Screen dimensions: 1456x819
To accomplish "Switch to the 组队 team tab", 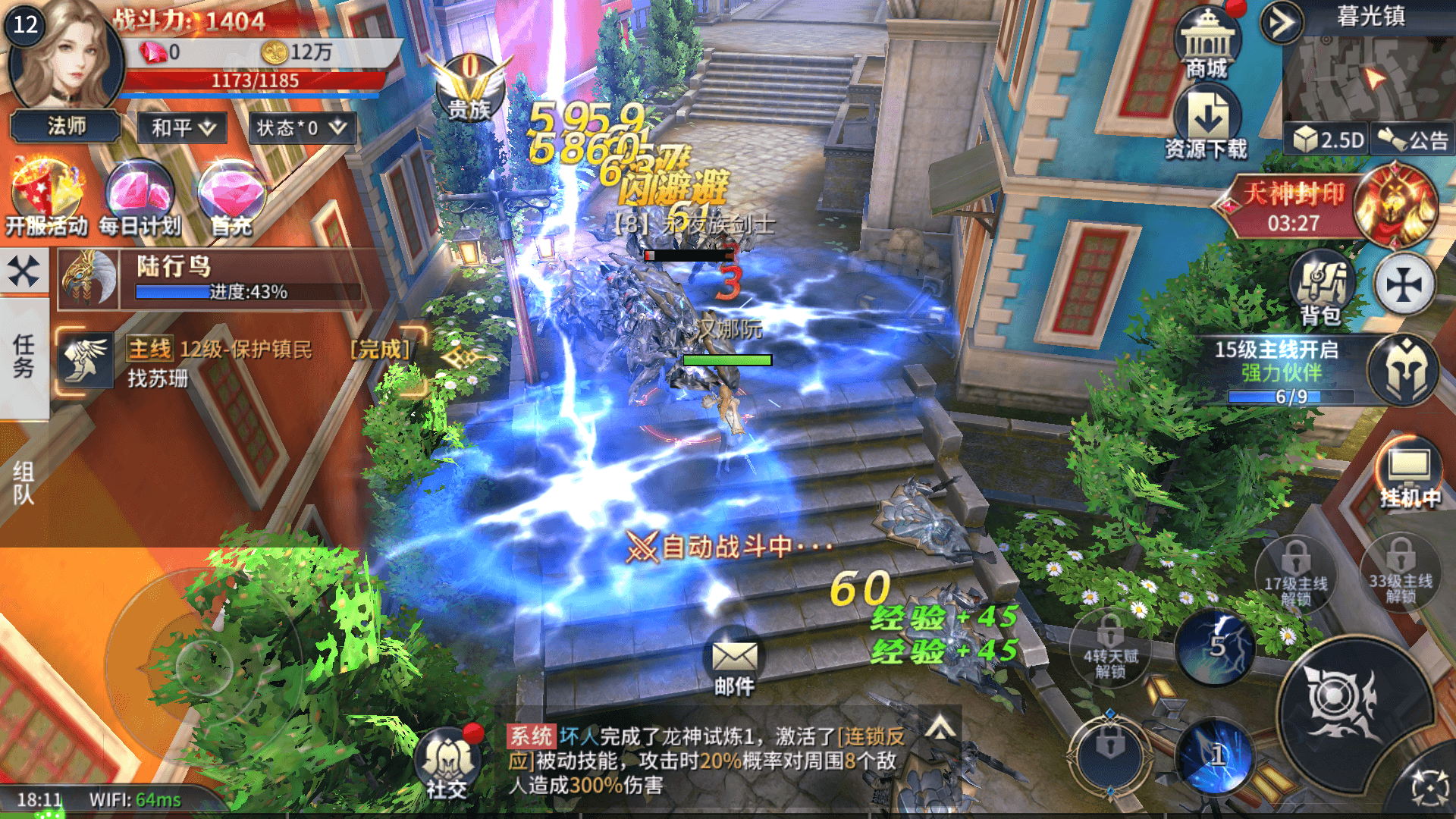I will [x=24, y=484].
